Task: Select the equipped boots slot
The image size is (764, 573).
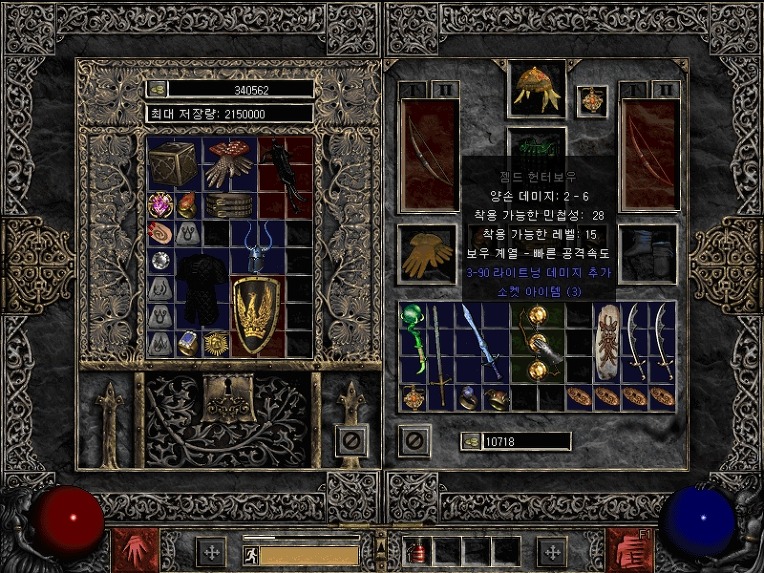Action: pyautogui.click(x=648, y=253)
